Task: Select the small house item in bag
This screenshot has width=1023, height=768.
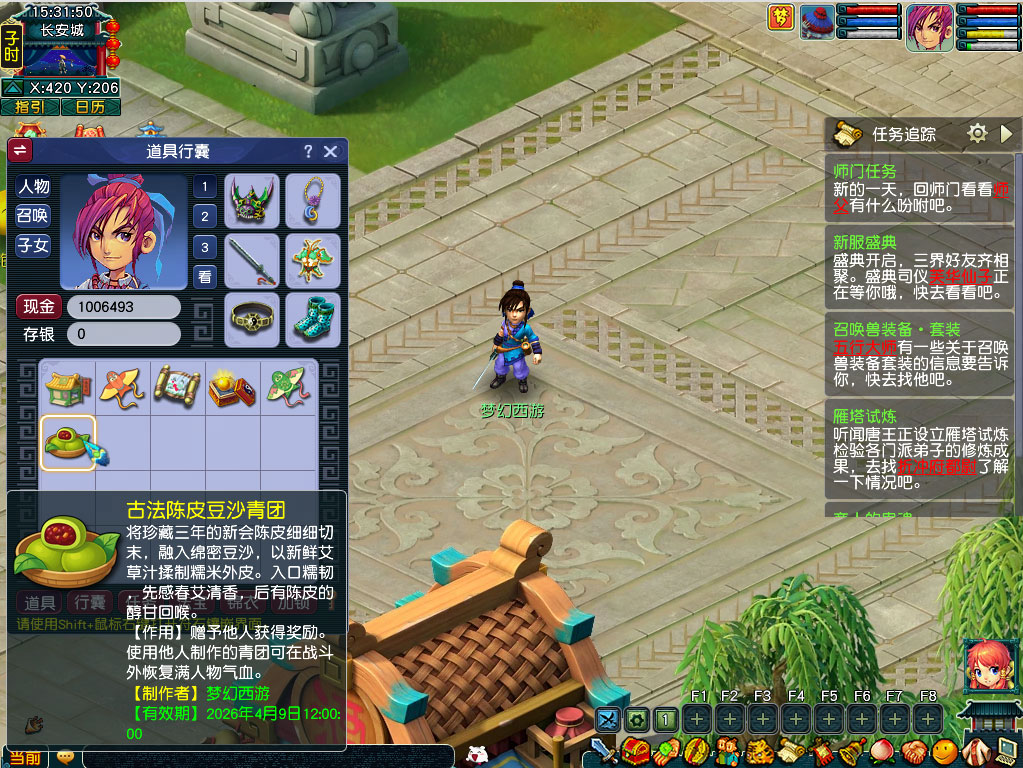Action: pos(68,388)
